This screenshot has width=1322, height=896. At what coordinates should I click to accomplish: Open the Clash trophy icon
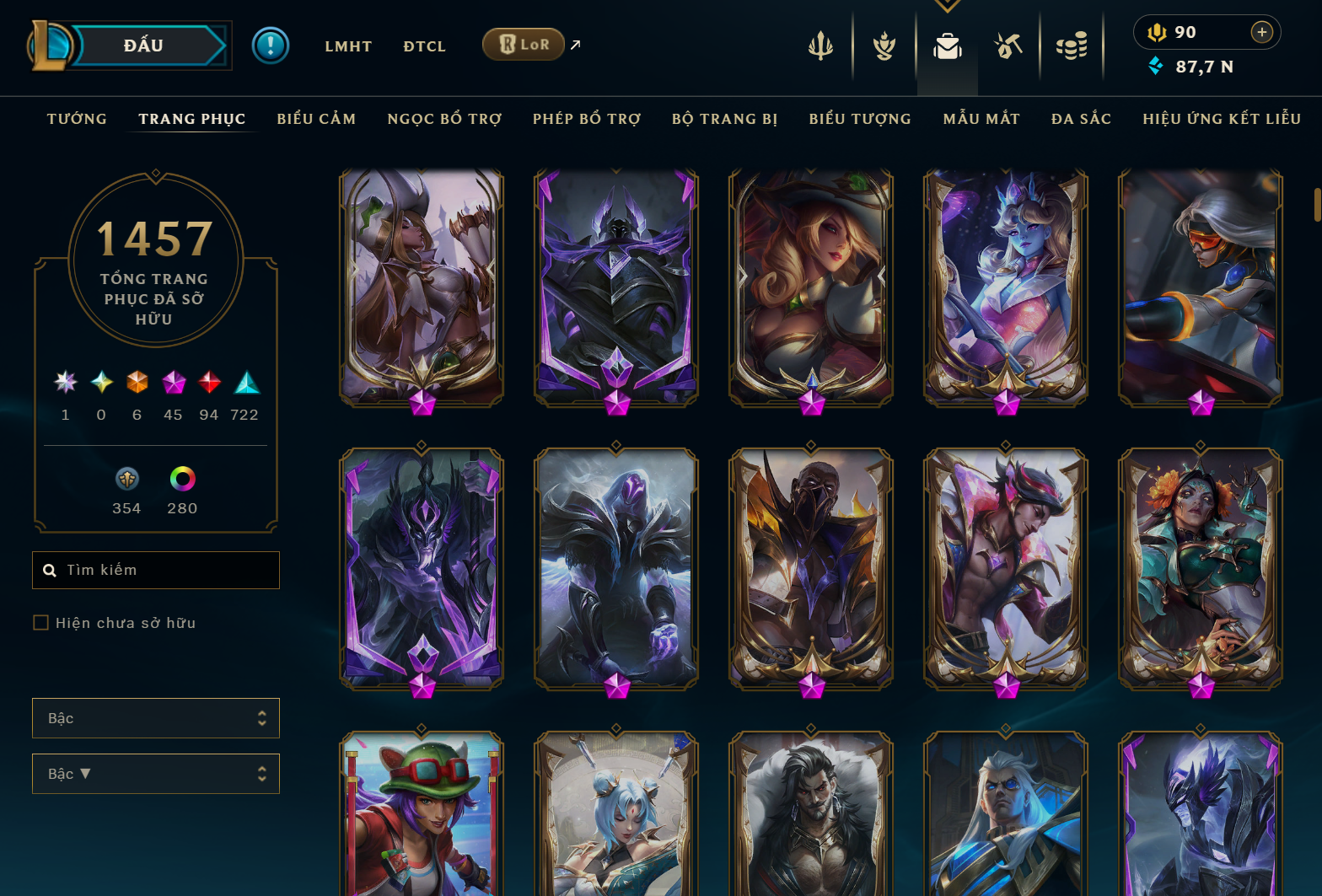coord(883,47)
